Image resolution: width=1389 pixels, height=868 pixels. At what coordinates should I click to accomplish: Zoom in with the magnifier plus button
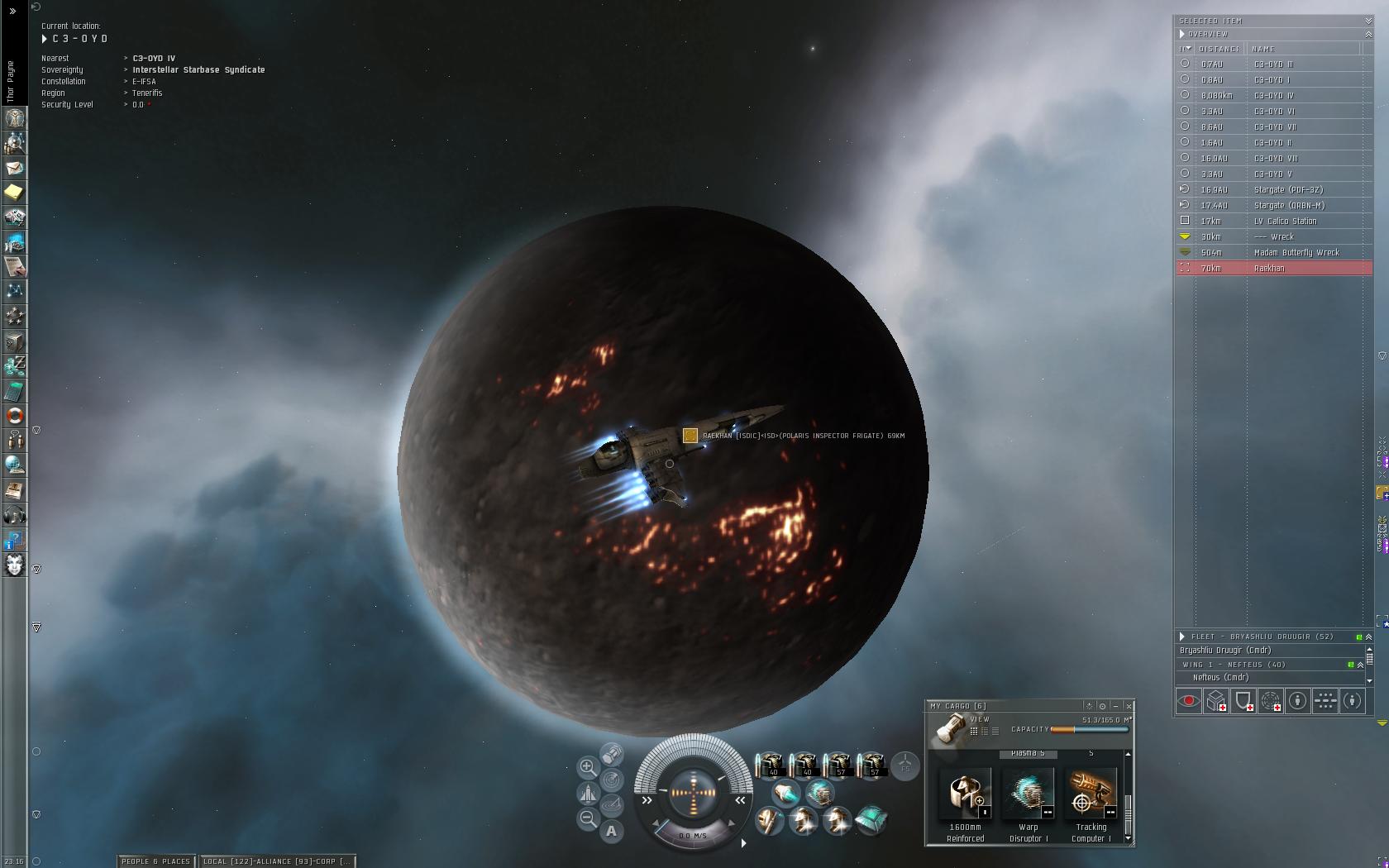coord(588,767)
